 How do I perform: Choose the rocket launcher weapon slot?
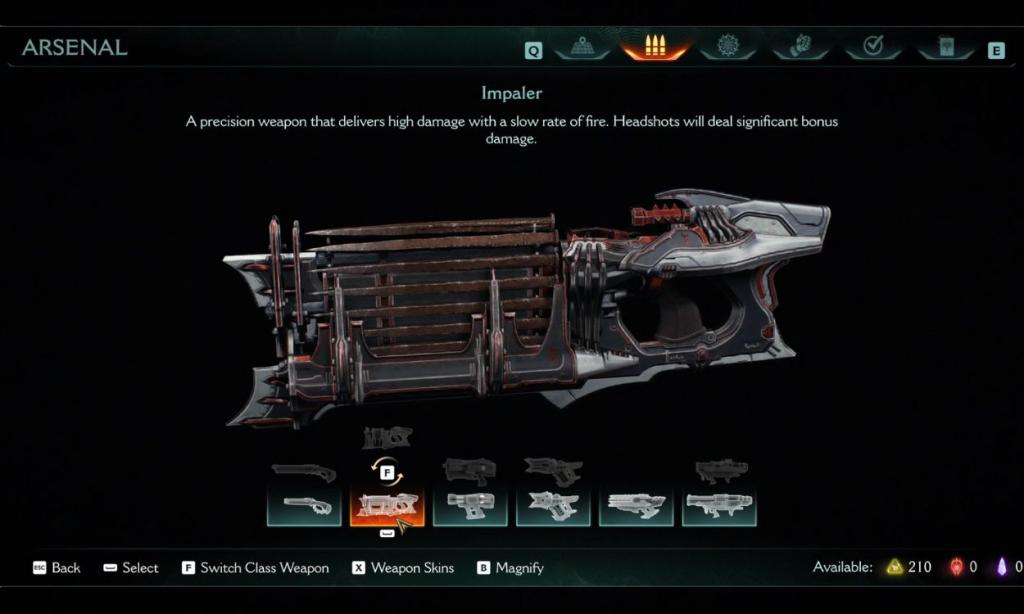(x=719, y=506)
